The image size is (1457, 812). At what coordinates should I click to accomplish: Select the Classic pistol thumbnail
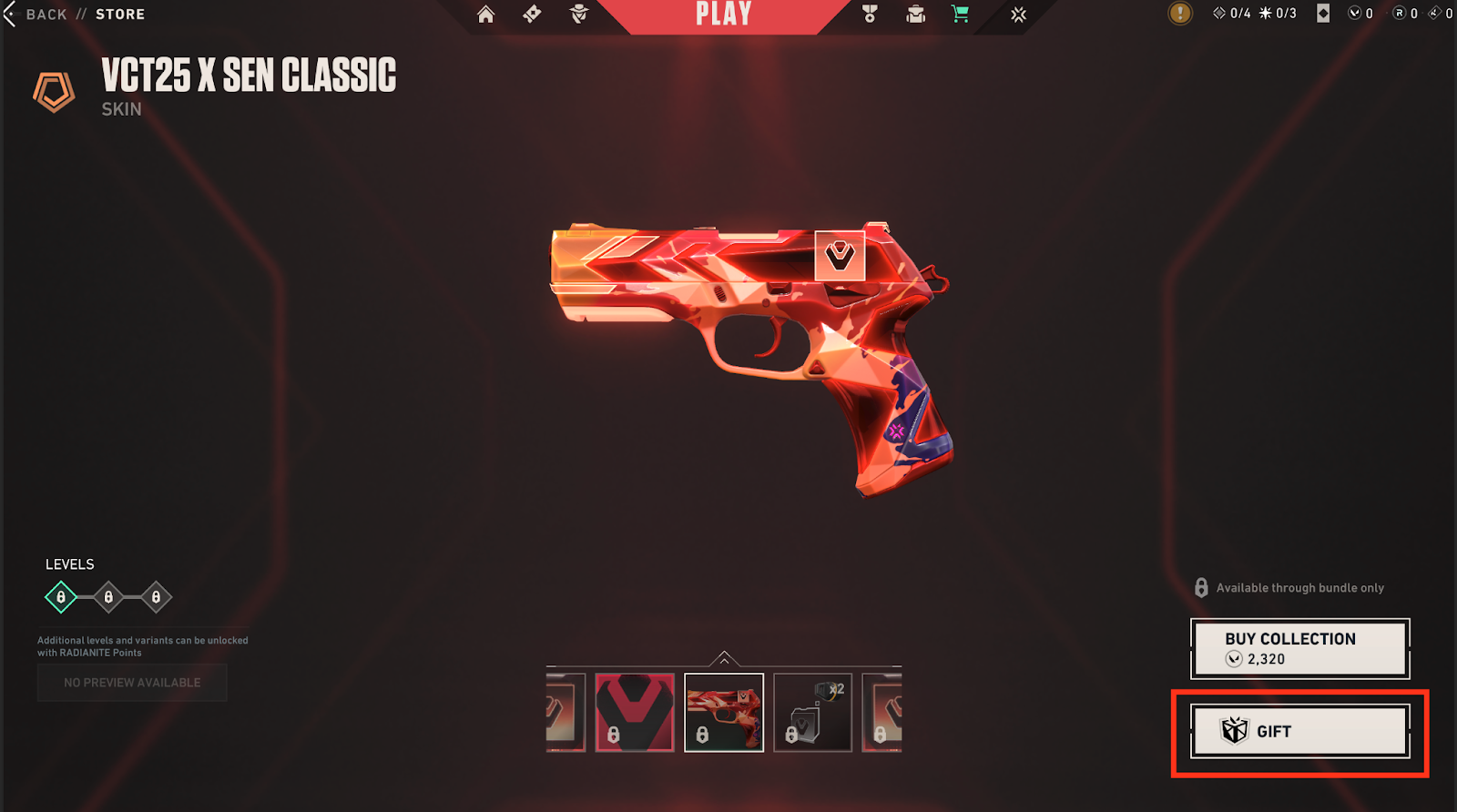point(724,712)
